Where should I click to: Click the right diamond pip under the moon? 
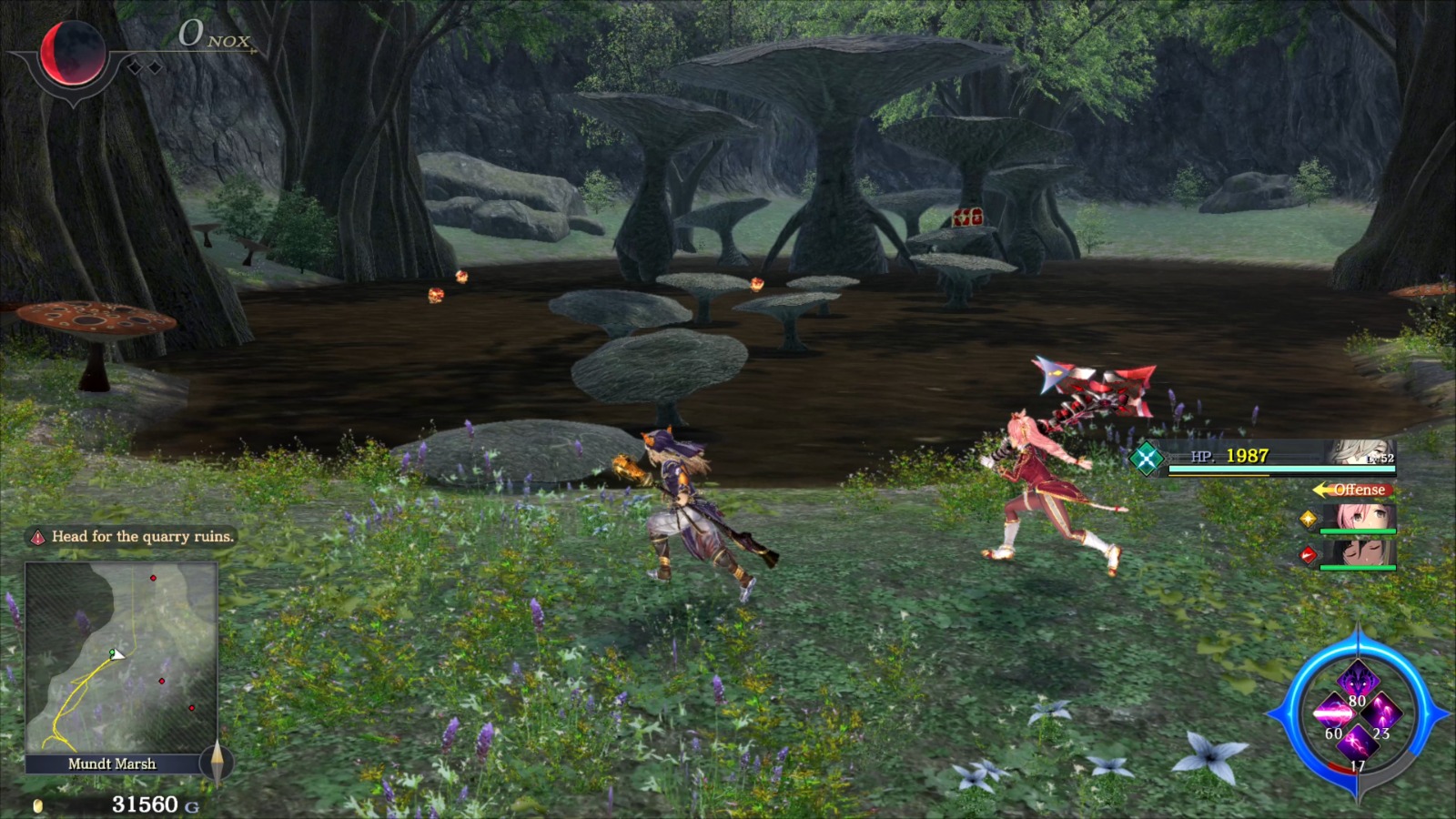tap(155, 66)
